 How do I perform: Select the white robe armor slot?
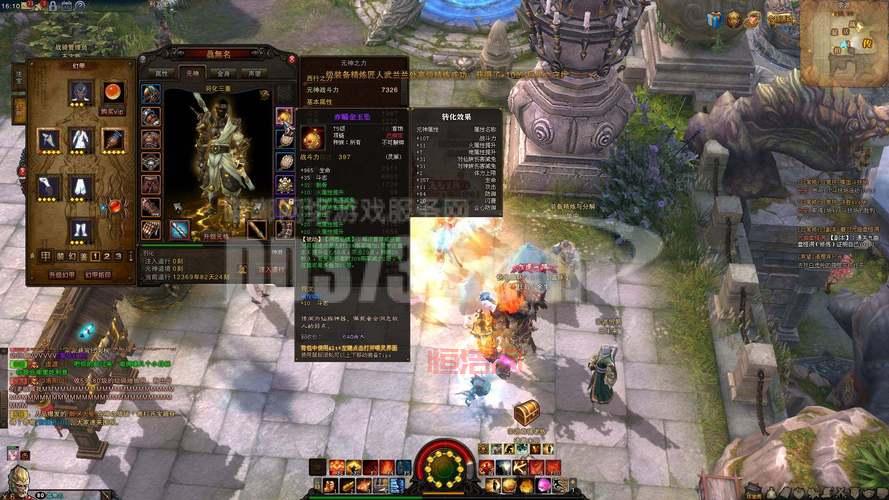pyautogui.click(x=81, y=138)
